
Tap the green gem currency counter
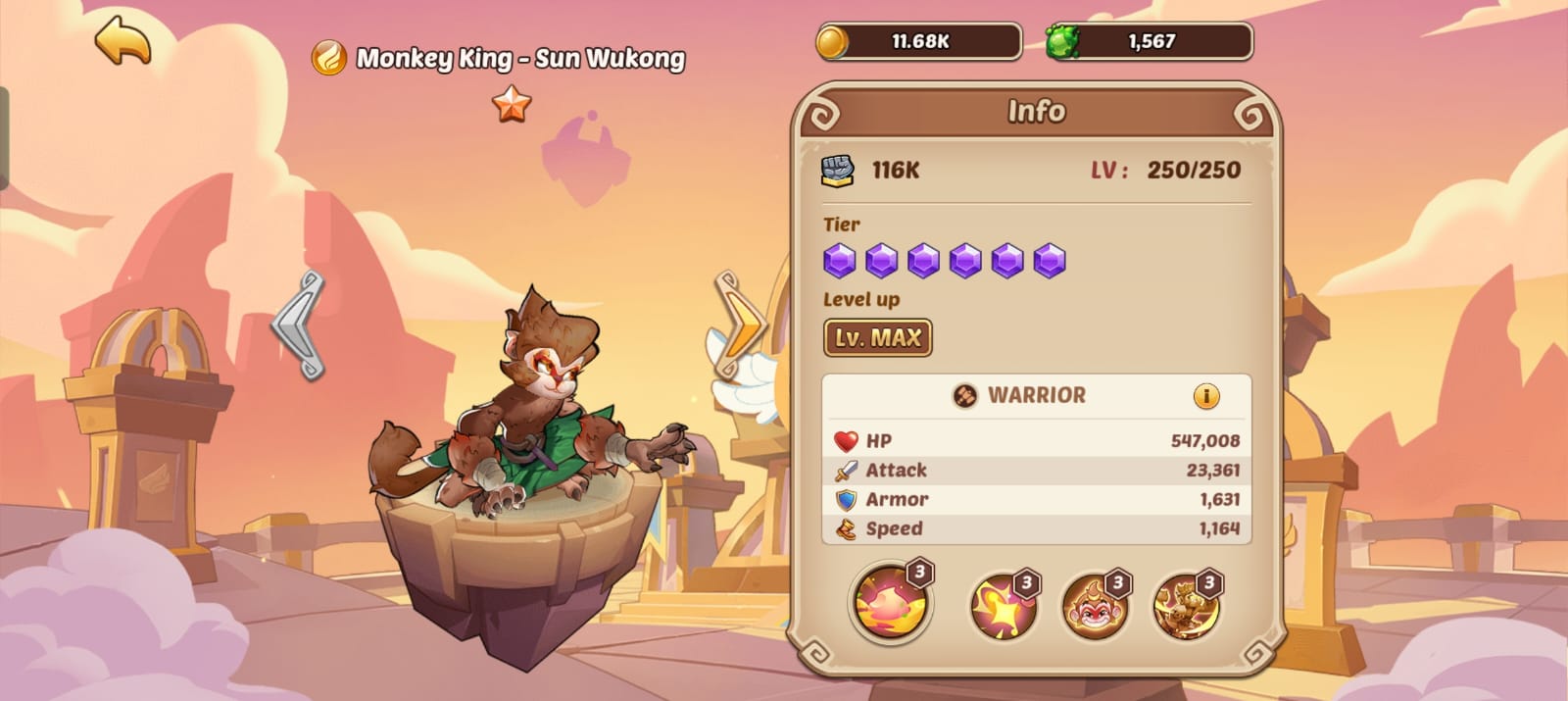click(x=1149, y=42)
